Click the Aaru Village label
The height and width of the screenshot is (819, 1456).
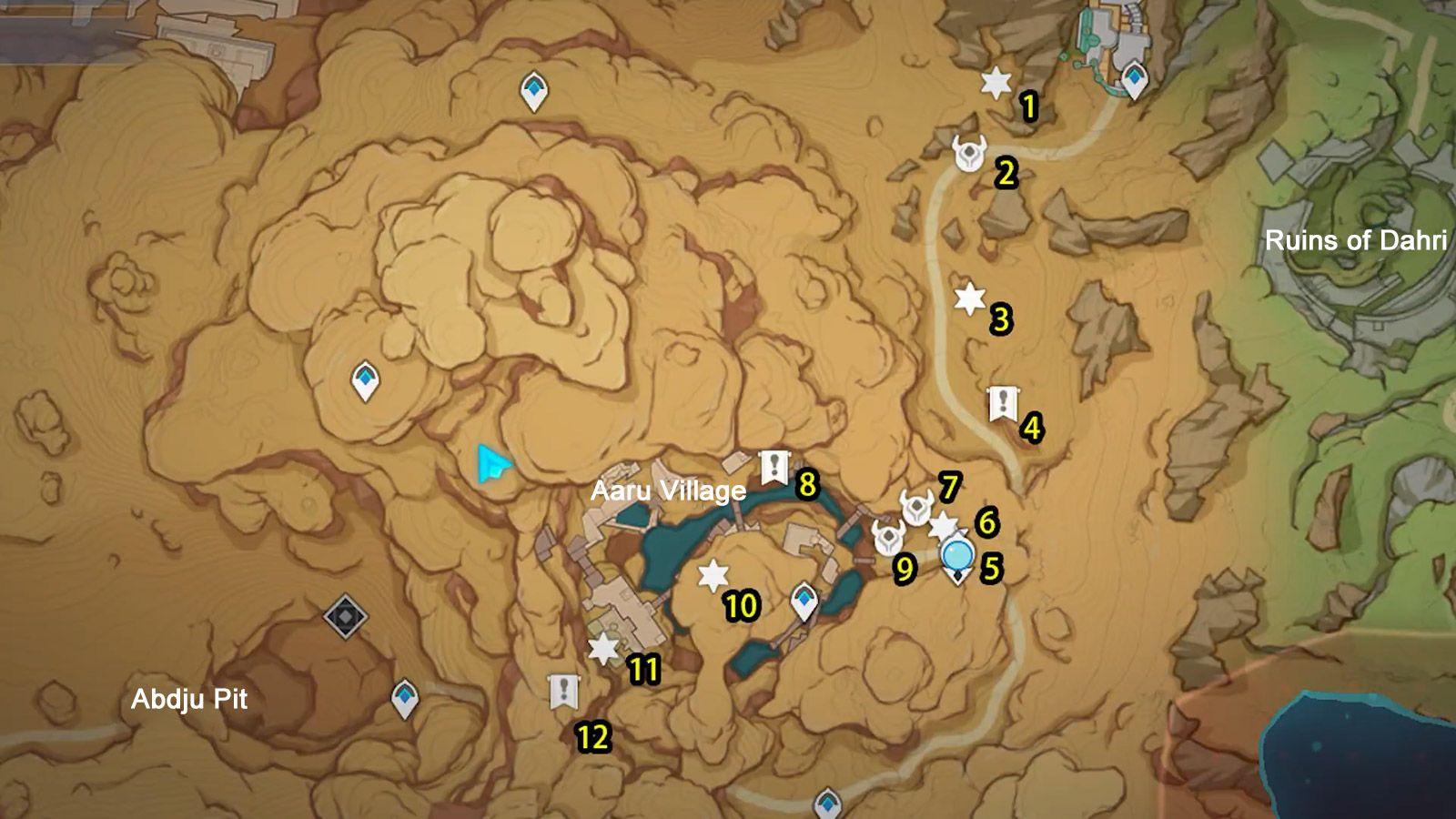[670, 491]
